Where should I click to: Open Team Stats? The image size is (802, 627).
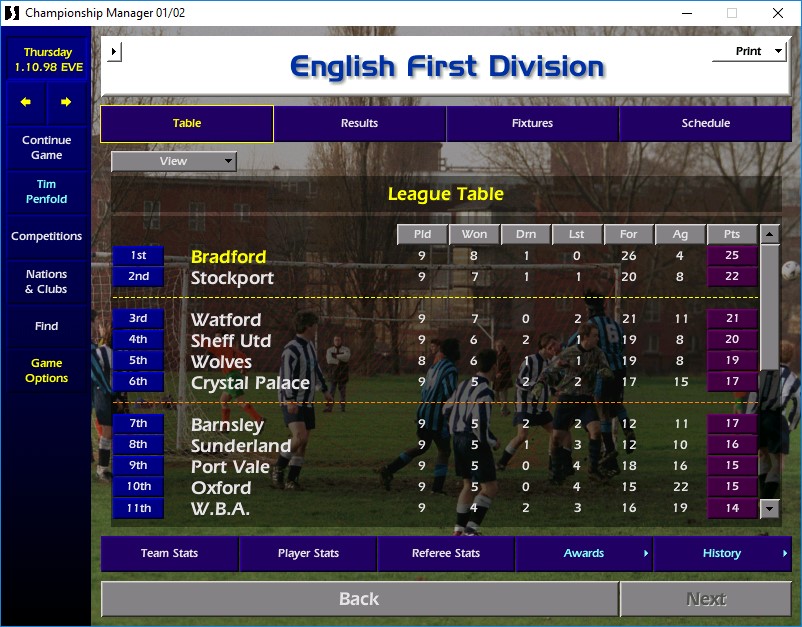pos(169,553)
